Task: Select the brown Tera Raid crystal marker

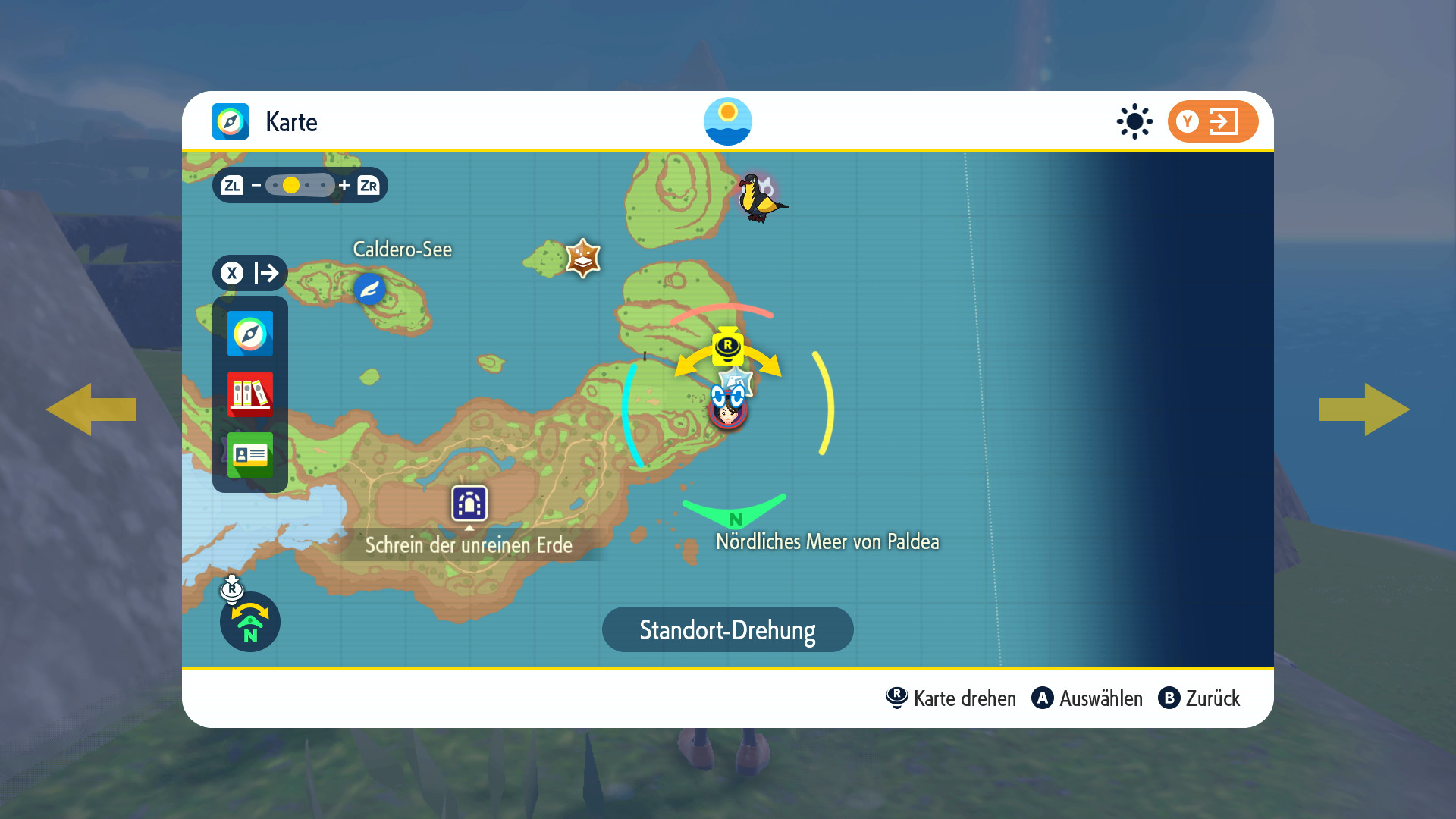Action: pyautogui.click(x=582, y=259)
